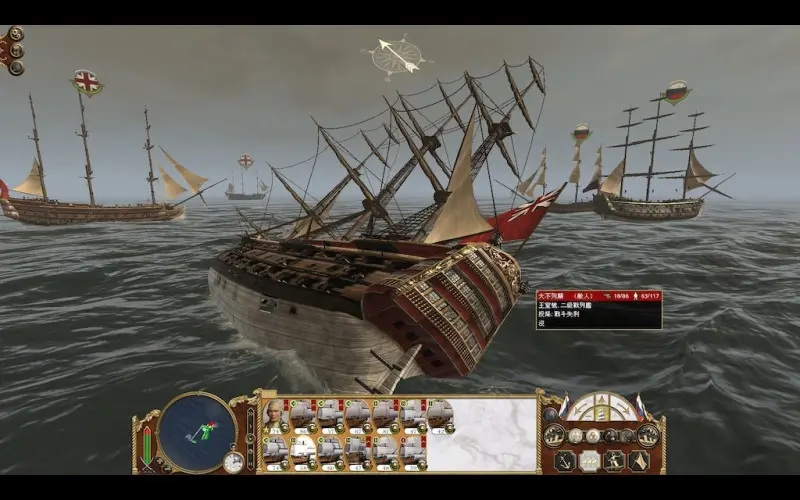Select the flag signal command button
The height and width of the screenshot is (500, 800).
[638, 461]
